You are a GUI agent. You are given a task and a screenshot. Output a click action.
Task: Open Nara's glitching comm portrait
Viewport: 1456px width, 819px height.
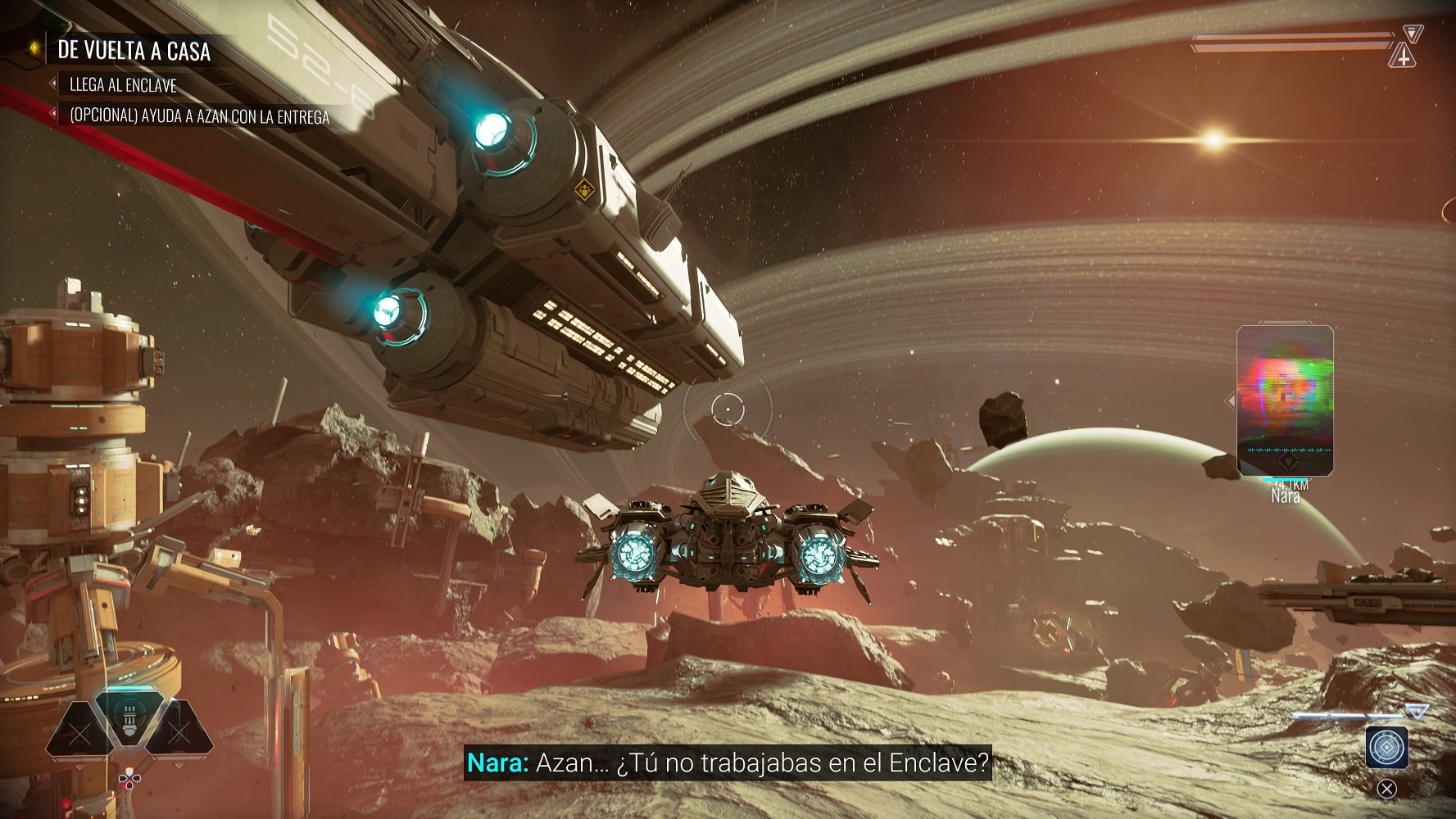[1285, 400]
